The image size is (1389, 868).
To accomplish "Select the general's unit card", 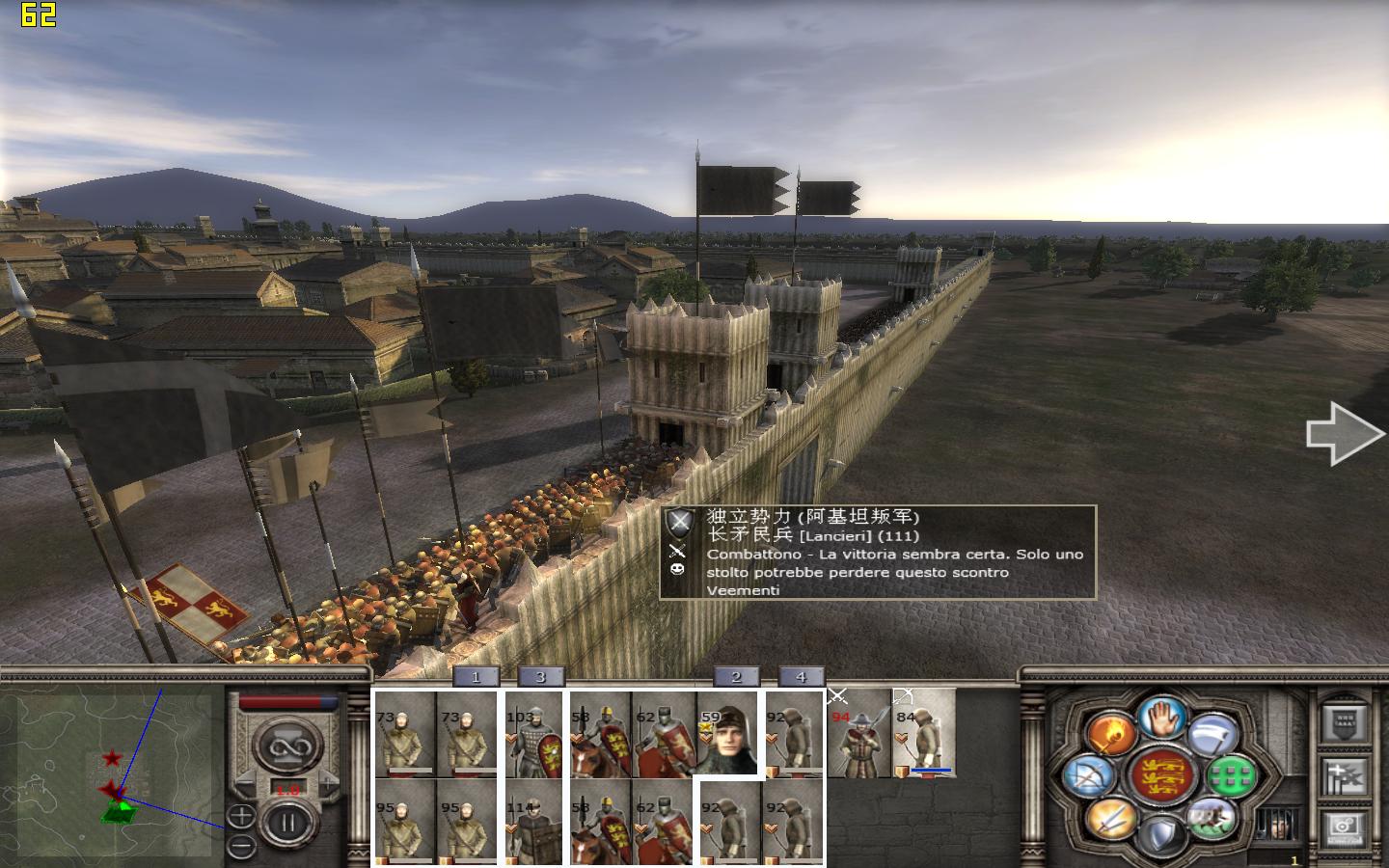I will (x=728, y=734).
